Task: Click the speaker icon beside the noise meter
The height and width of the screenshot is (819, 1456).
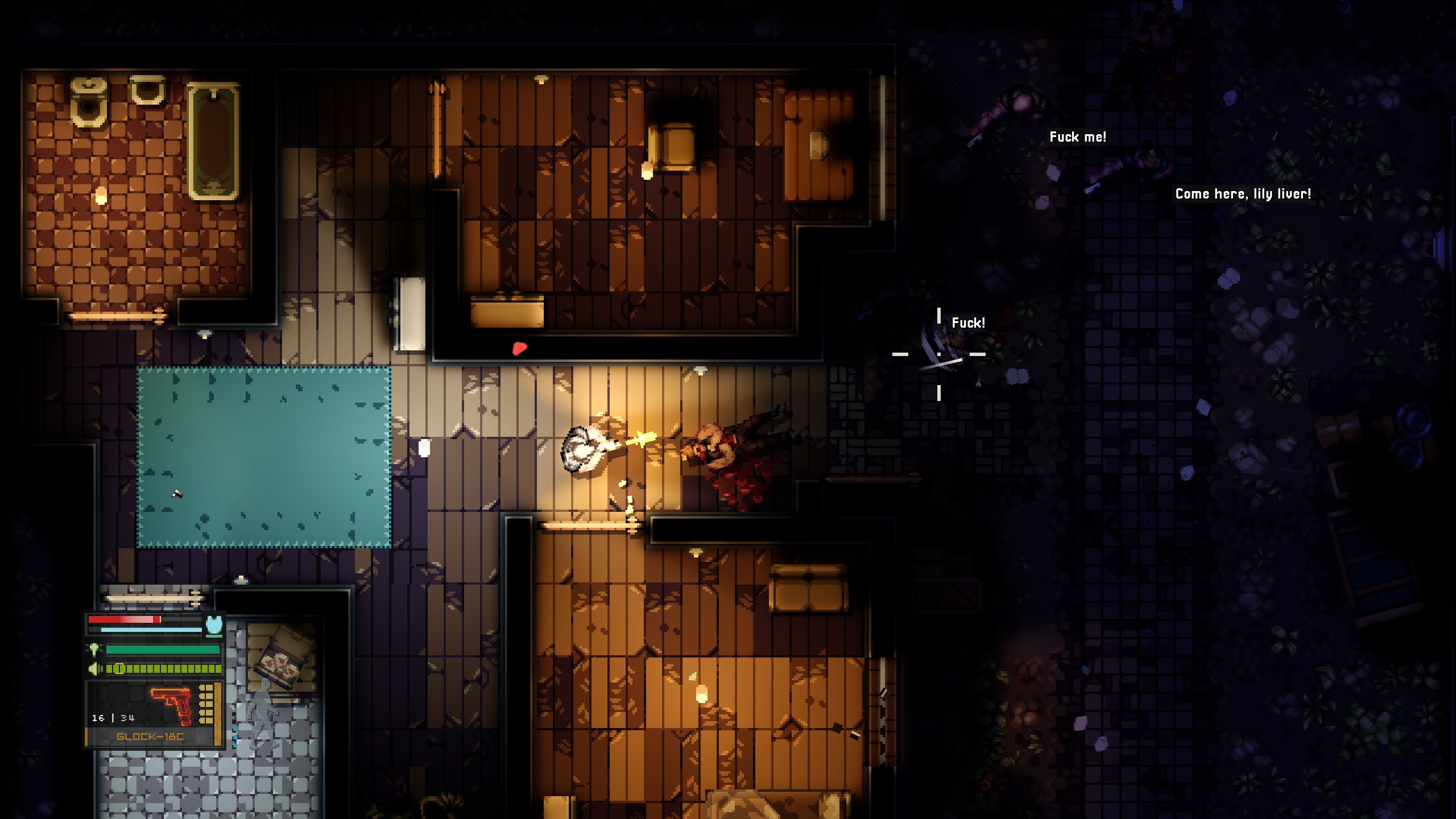Action: 94,668
